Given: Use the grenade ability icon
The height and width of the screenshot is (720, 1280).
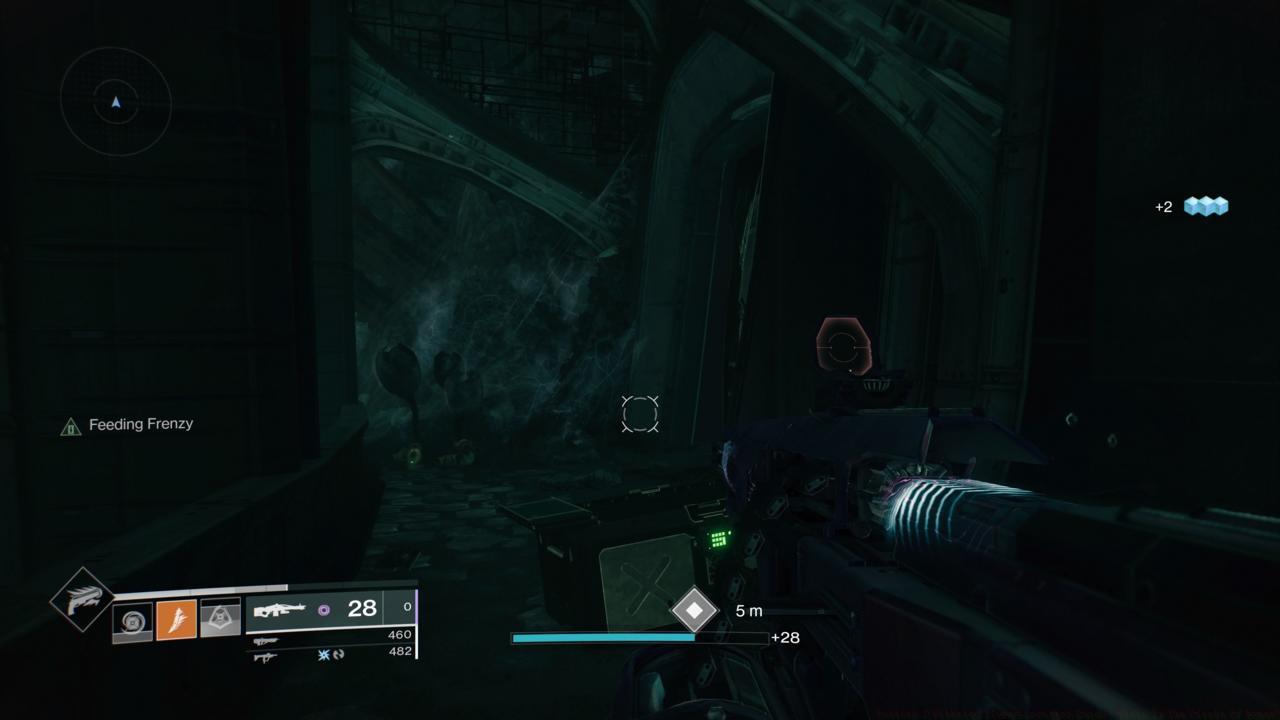Looking at the screenshot, I should [x=132, y=621].
